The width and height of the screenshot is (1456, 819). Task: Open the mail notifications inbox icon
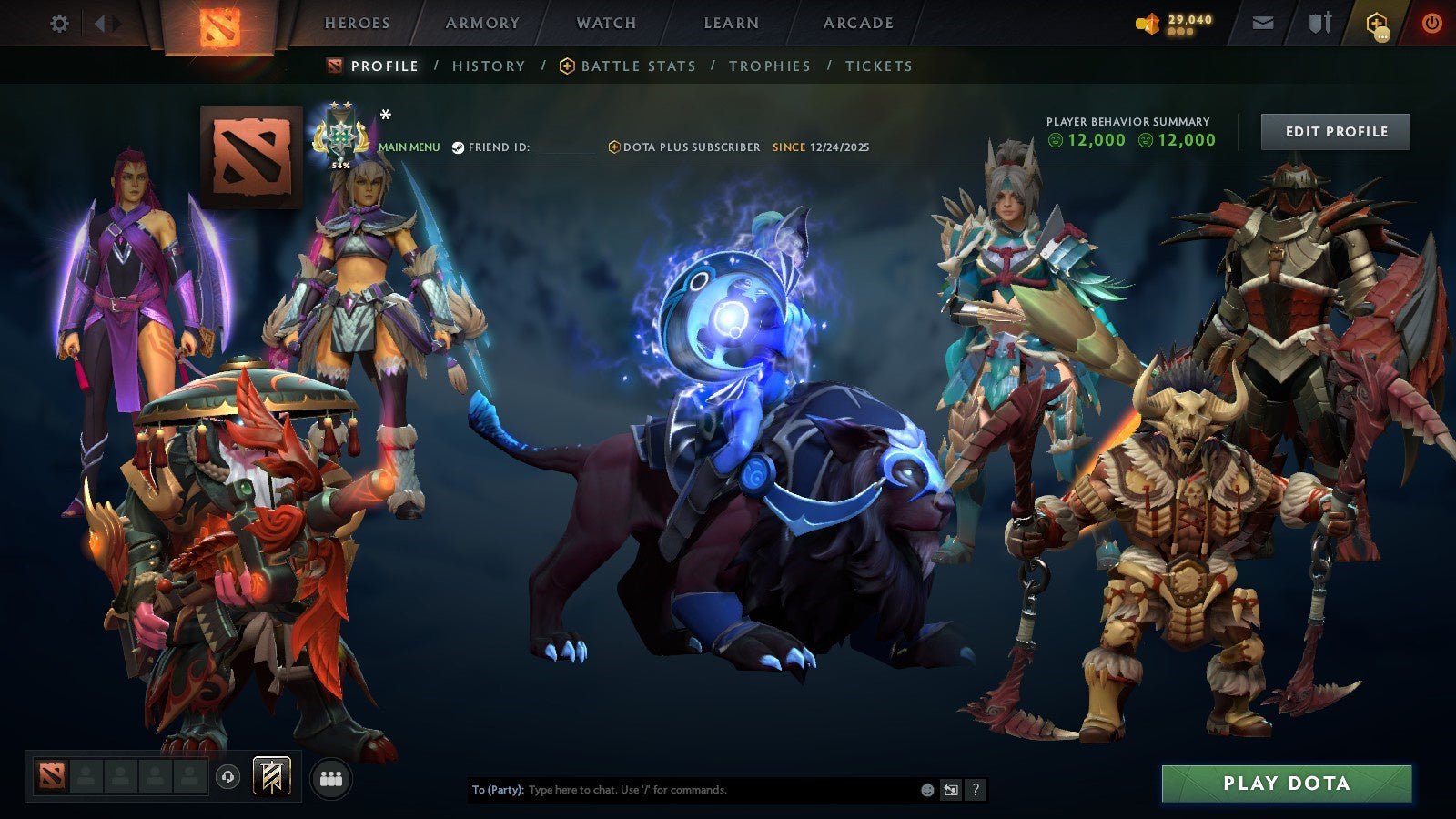tap(1261, 22)
